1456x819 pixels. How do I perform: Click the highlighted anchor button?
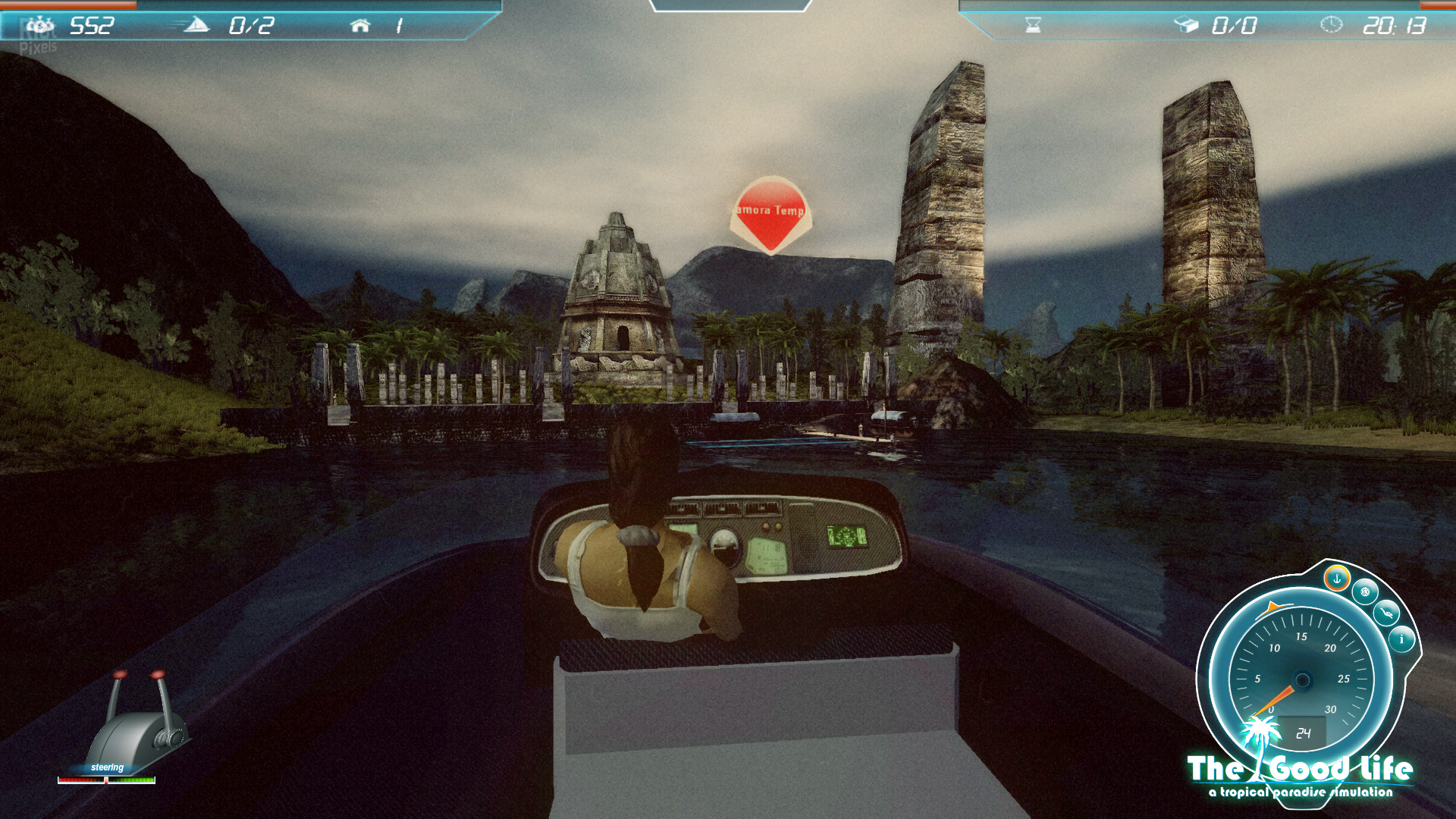coord(1337,579)
